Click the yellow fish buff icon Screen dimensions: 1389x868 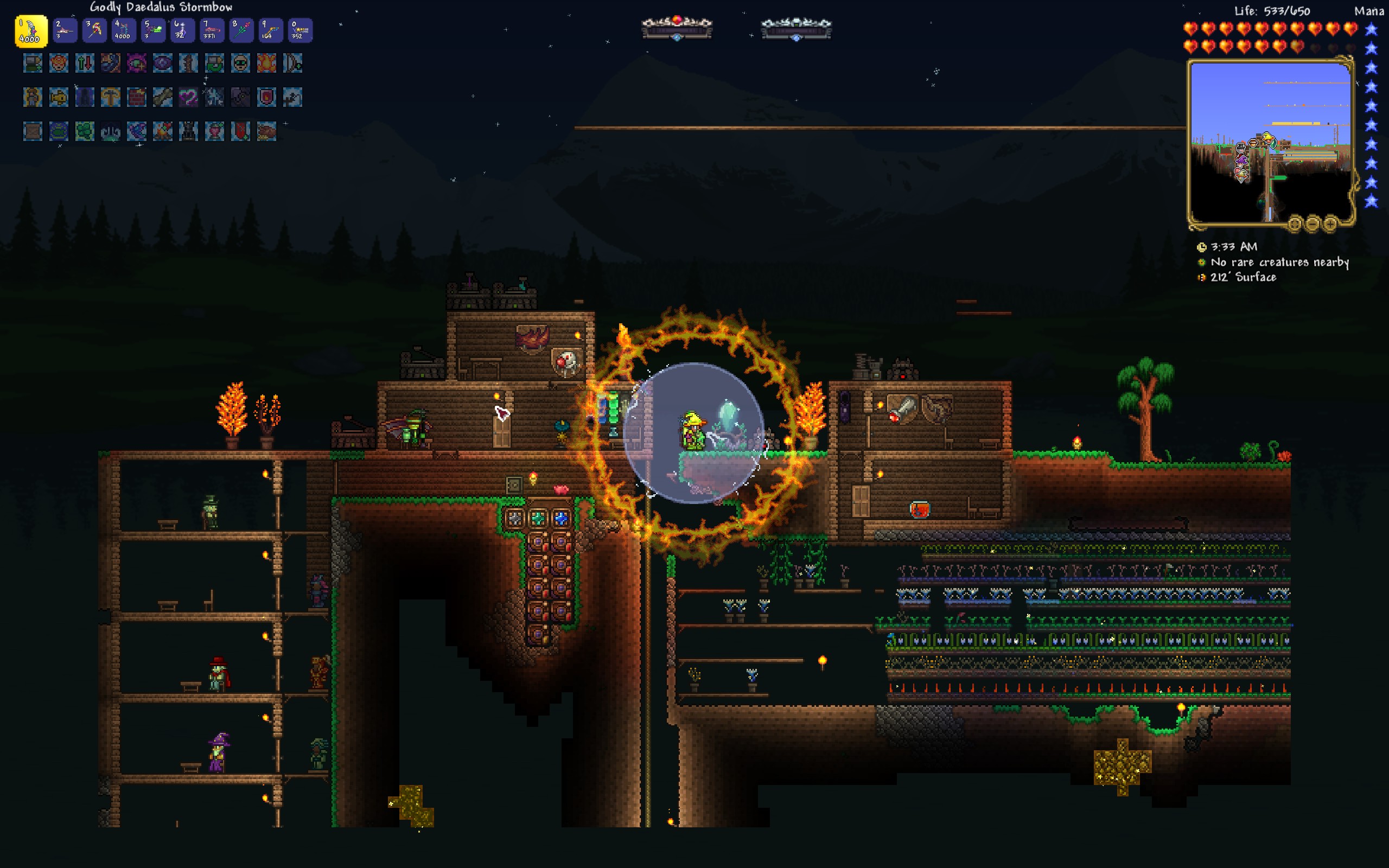point(59,97)
